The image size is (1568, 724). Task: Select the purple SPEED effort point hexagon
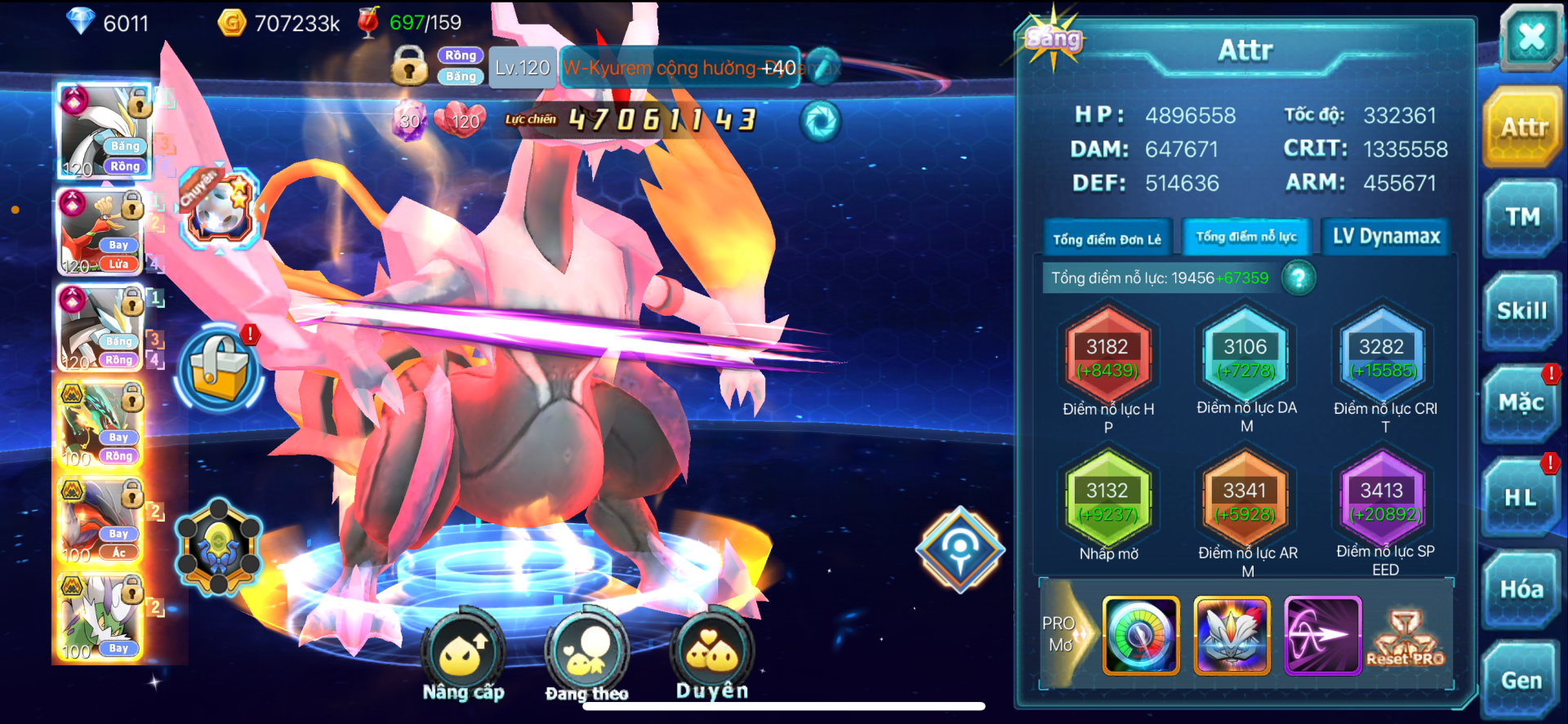[x=1382, y=501]
